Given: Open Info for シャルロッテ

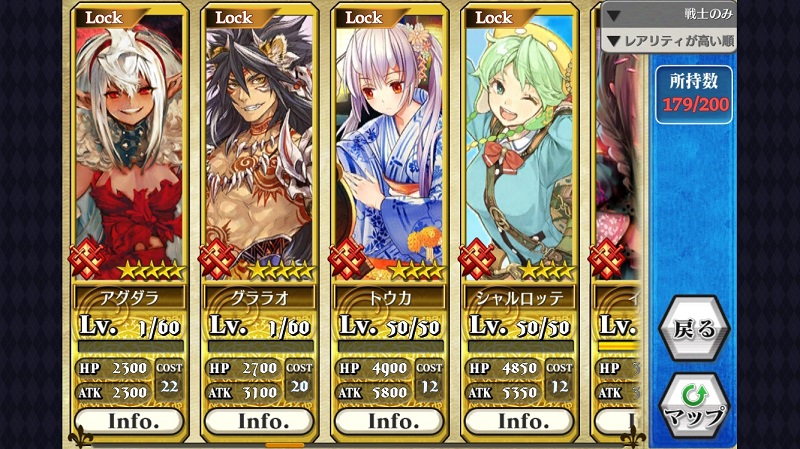Looking at the screenshot, I should tap(518, 421).
